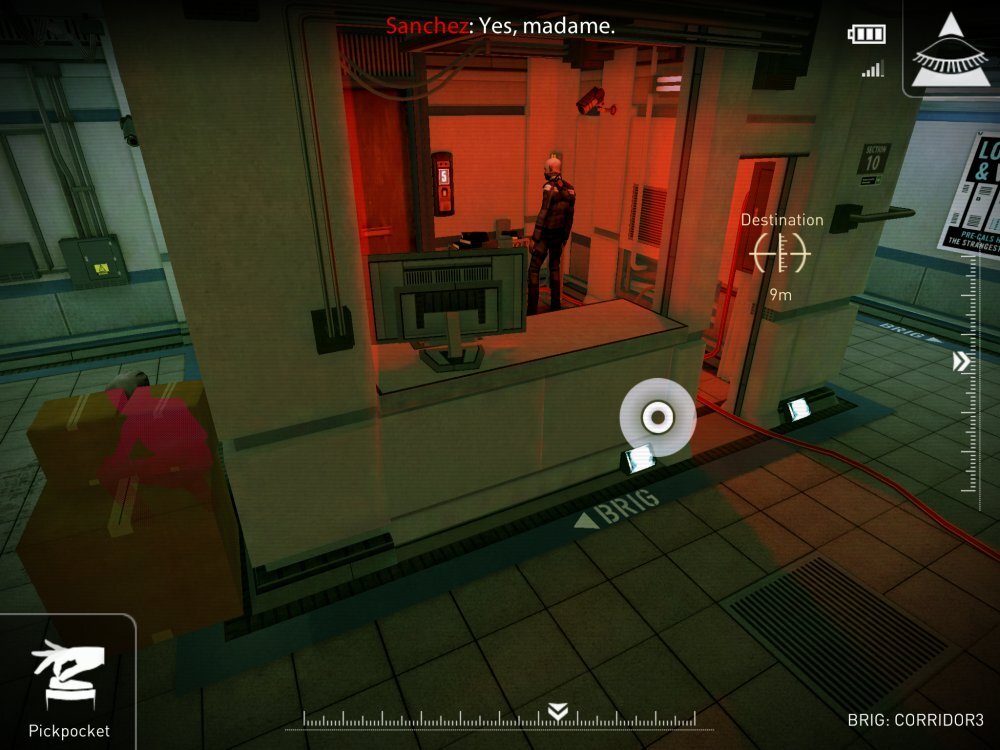Click the chevron marker on the bottom ruler
Viewport: 1000px width, 750px height.
558,711
